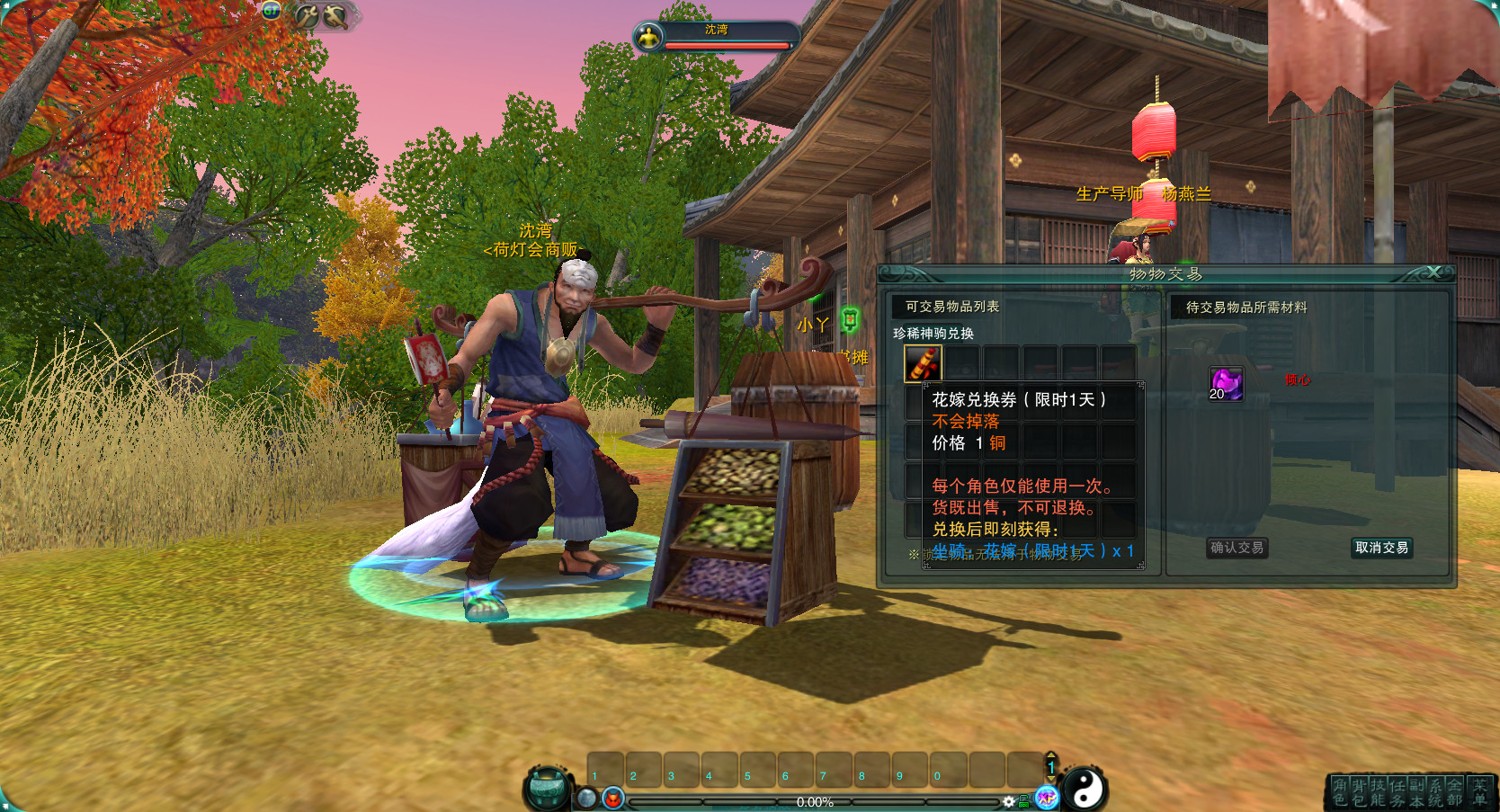
Task: Select the 沈湾 target portrait
Action: pos(648,37)
